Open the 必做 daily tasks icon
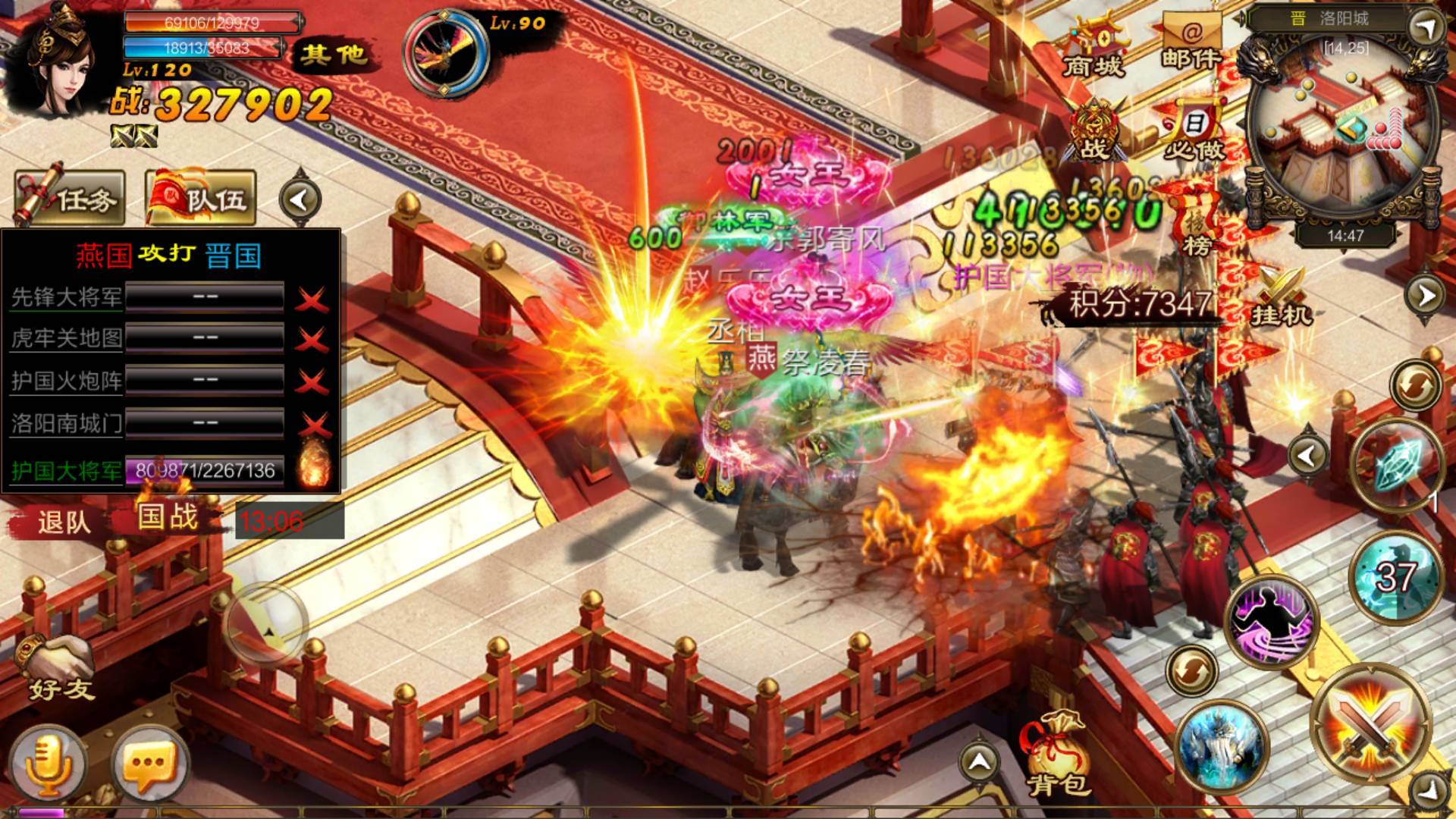The height and width of the screenshot is (819, 1456). (x=1194, y=133)
